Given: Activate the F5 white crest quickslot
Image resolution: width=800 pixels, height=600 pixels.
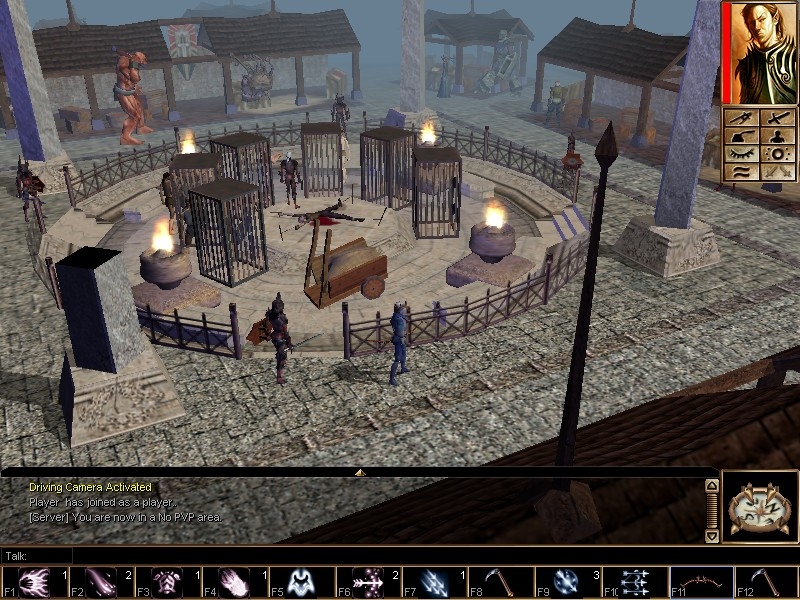Looking at the screenshot, I should [x=300, y=582].
